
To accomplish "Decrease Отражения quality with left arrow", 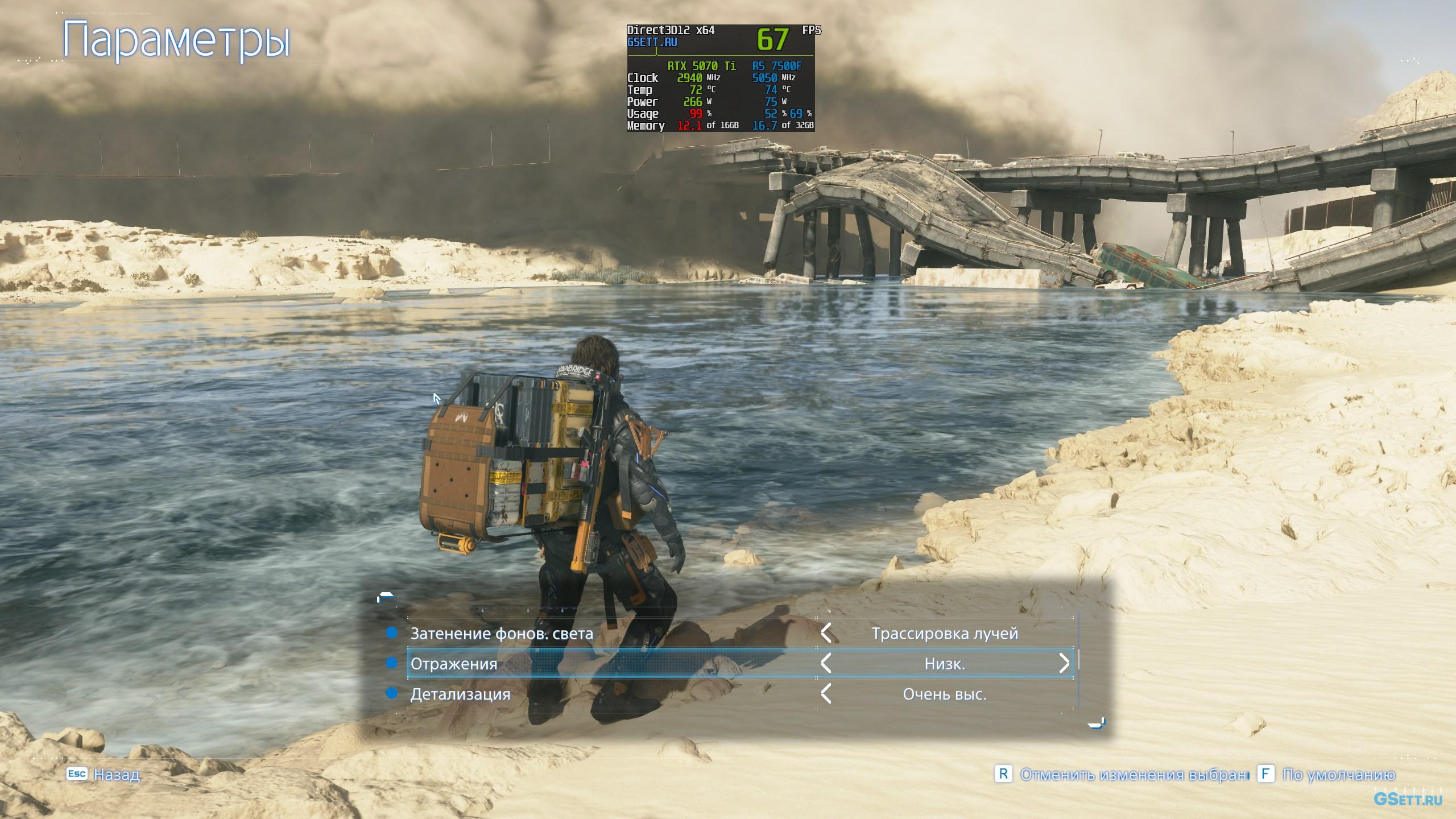I will (x=826, y=663).
